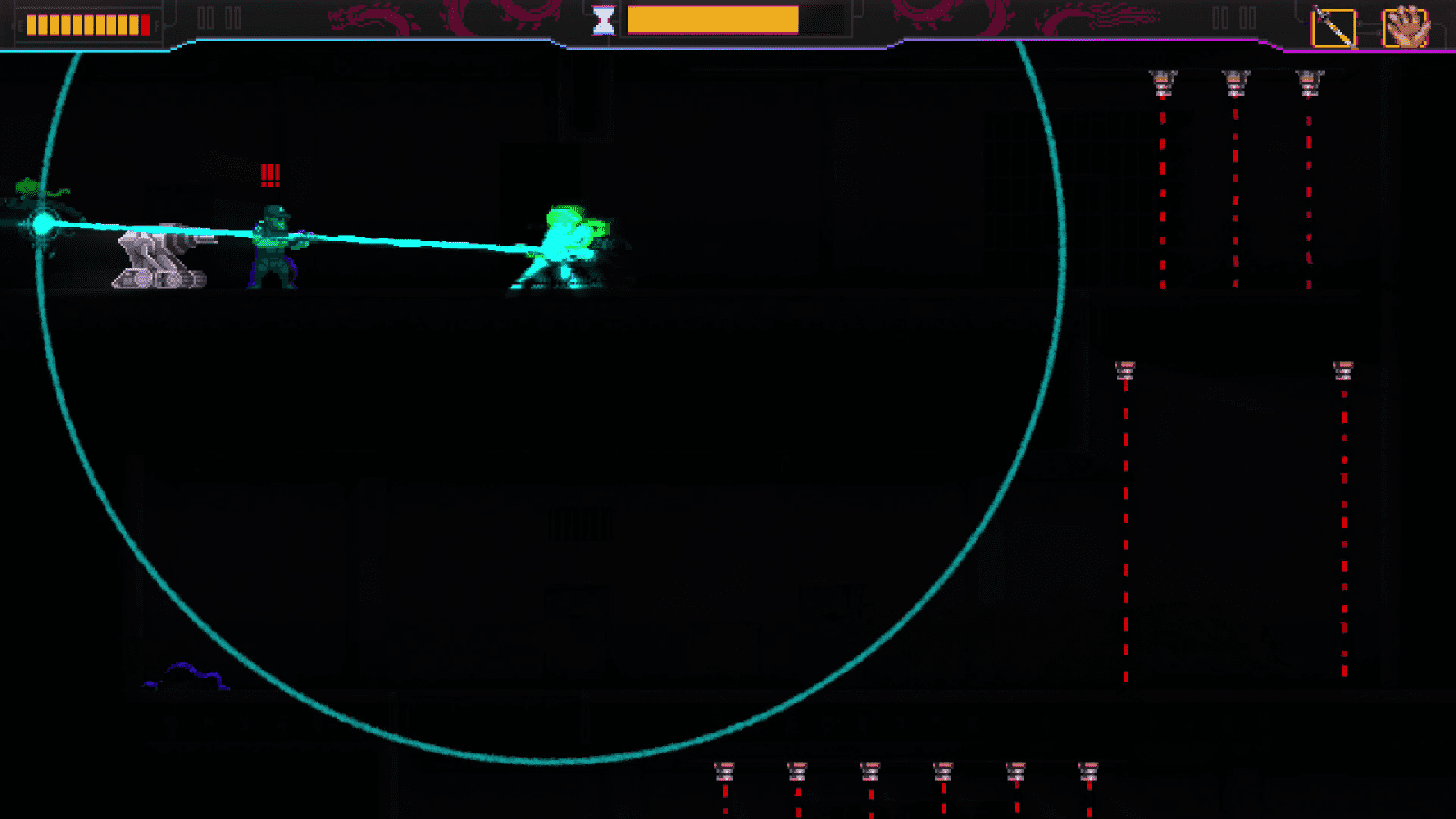Image resolution: width=1456 pixels, height=819 pixels.
Task: Click the 'E' marker on the fuel gauge
Action: click(x=20, y=25)
